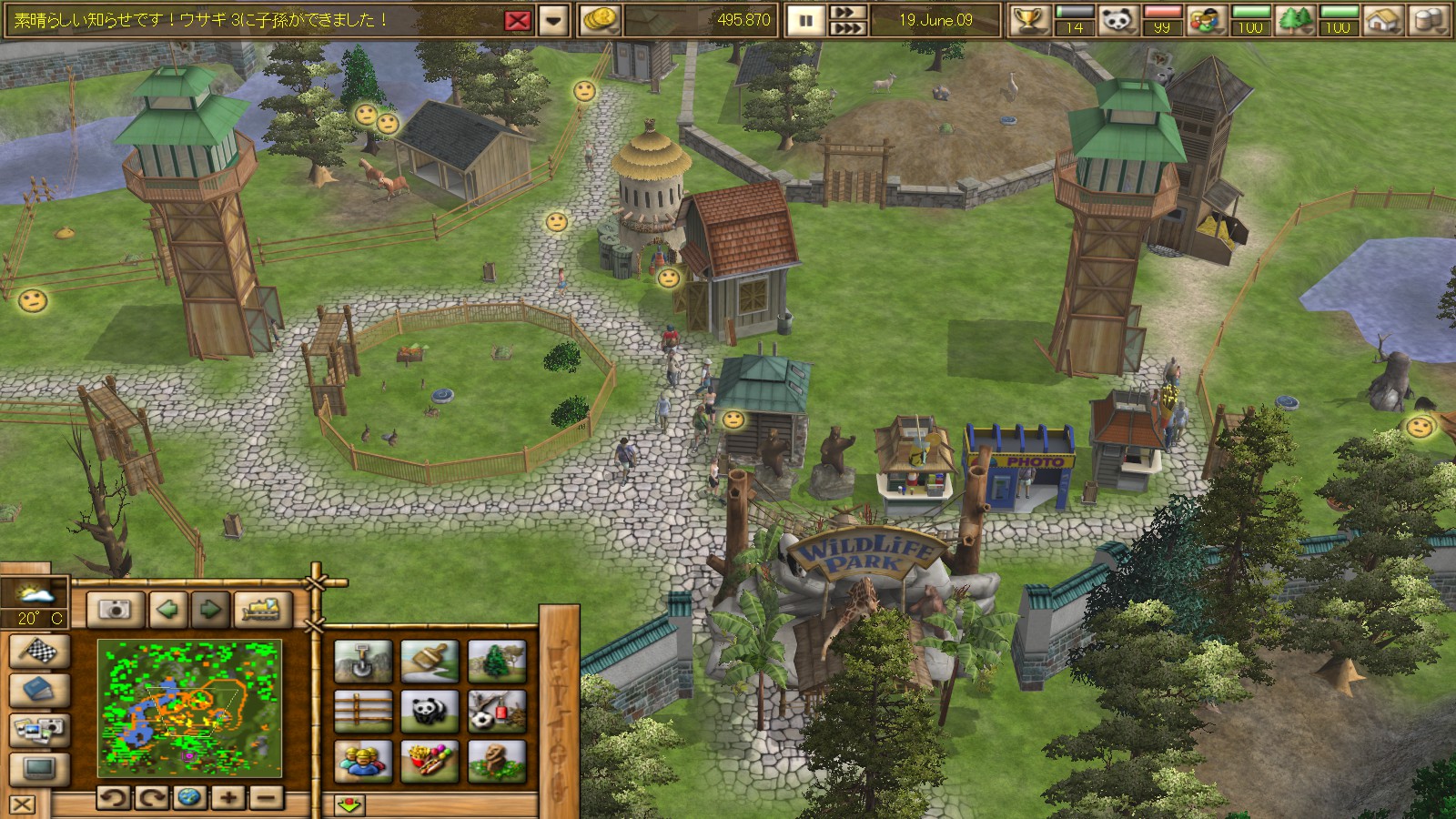Viewport: 1456px width, 819px height.
Task: Open the finances gold coins icon
Action: (600, 19)
